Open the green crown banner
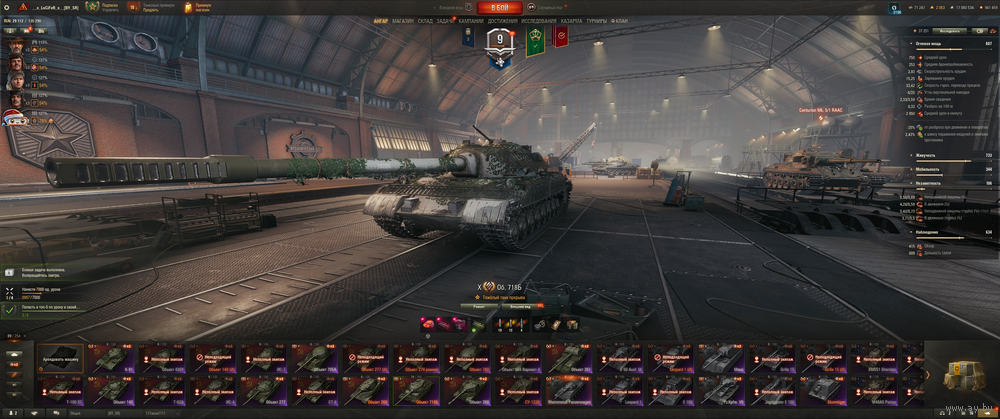This screenshot has width=1000, height=419. [x=534, y=38]
